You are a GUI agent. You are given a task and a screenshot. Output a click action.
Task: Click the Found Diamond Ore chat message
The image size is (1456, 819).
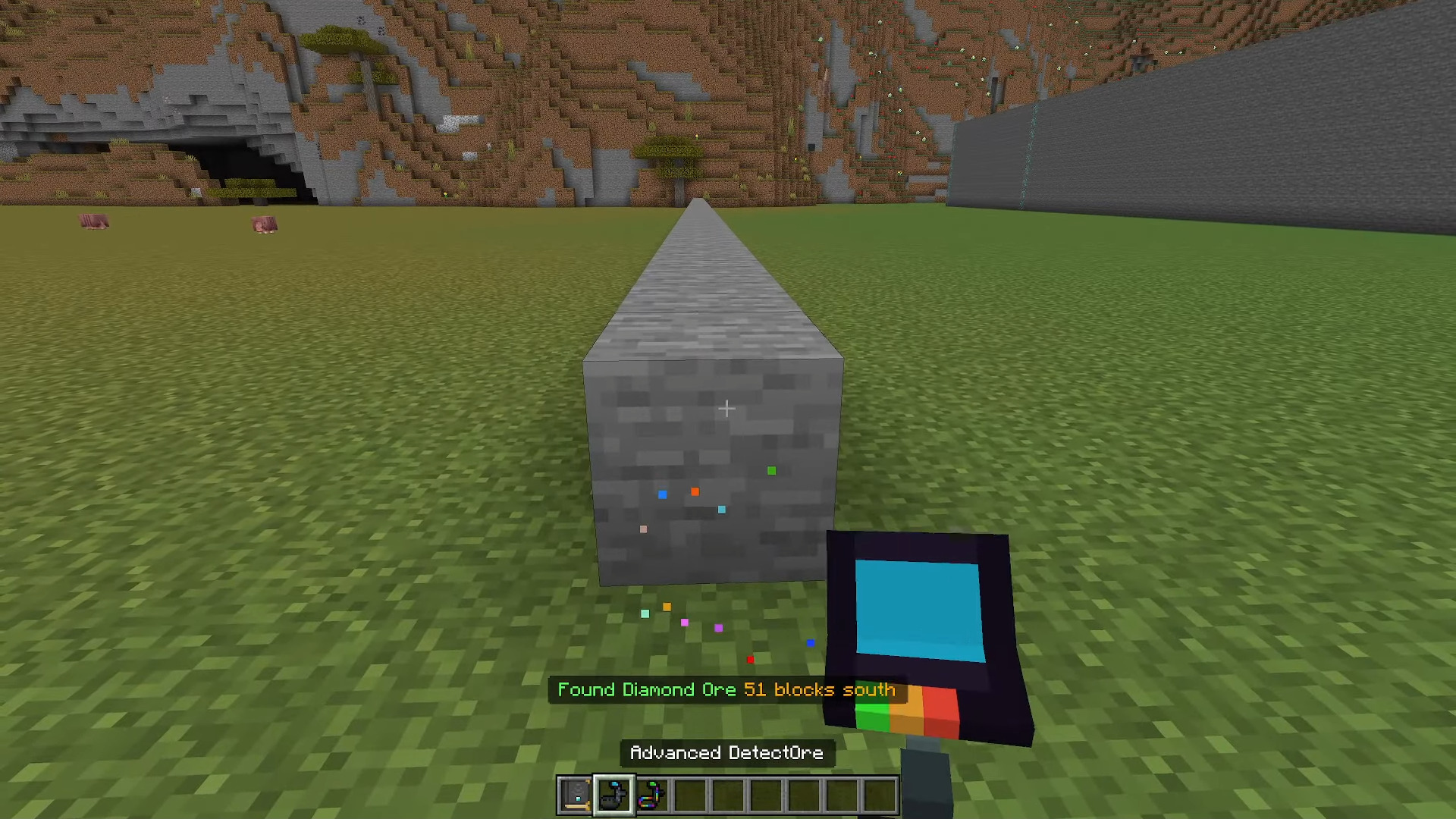point(725,690)
